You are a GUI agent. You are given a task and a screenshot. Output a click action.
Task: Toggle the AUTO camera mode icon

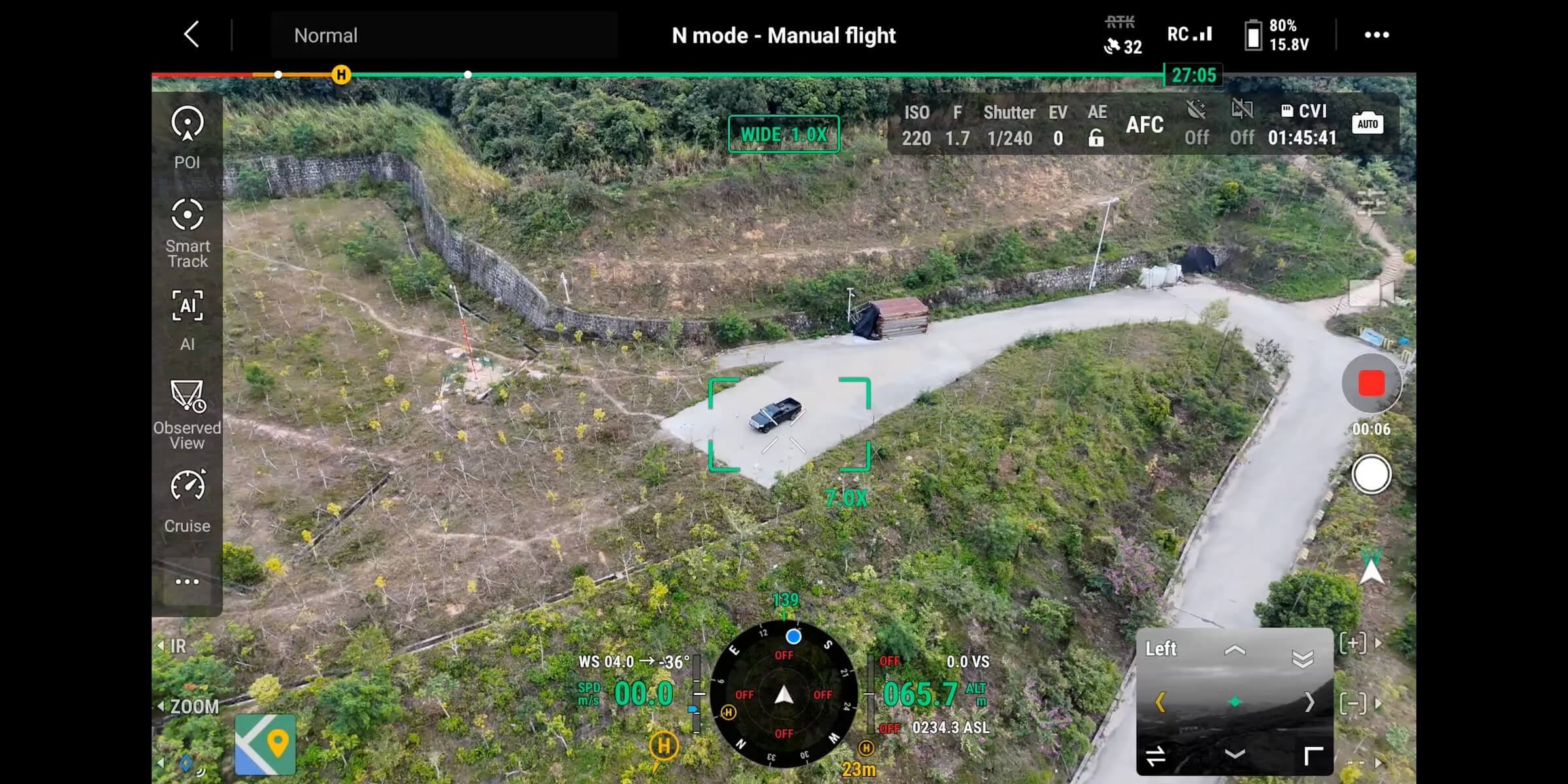point(1367,124)
